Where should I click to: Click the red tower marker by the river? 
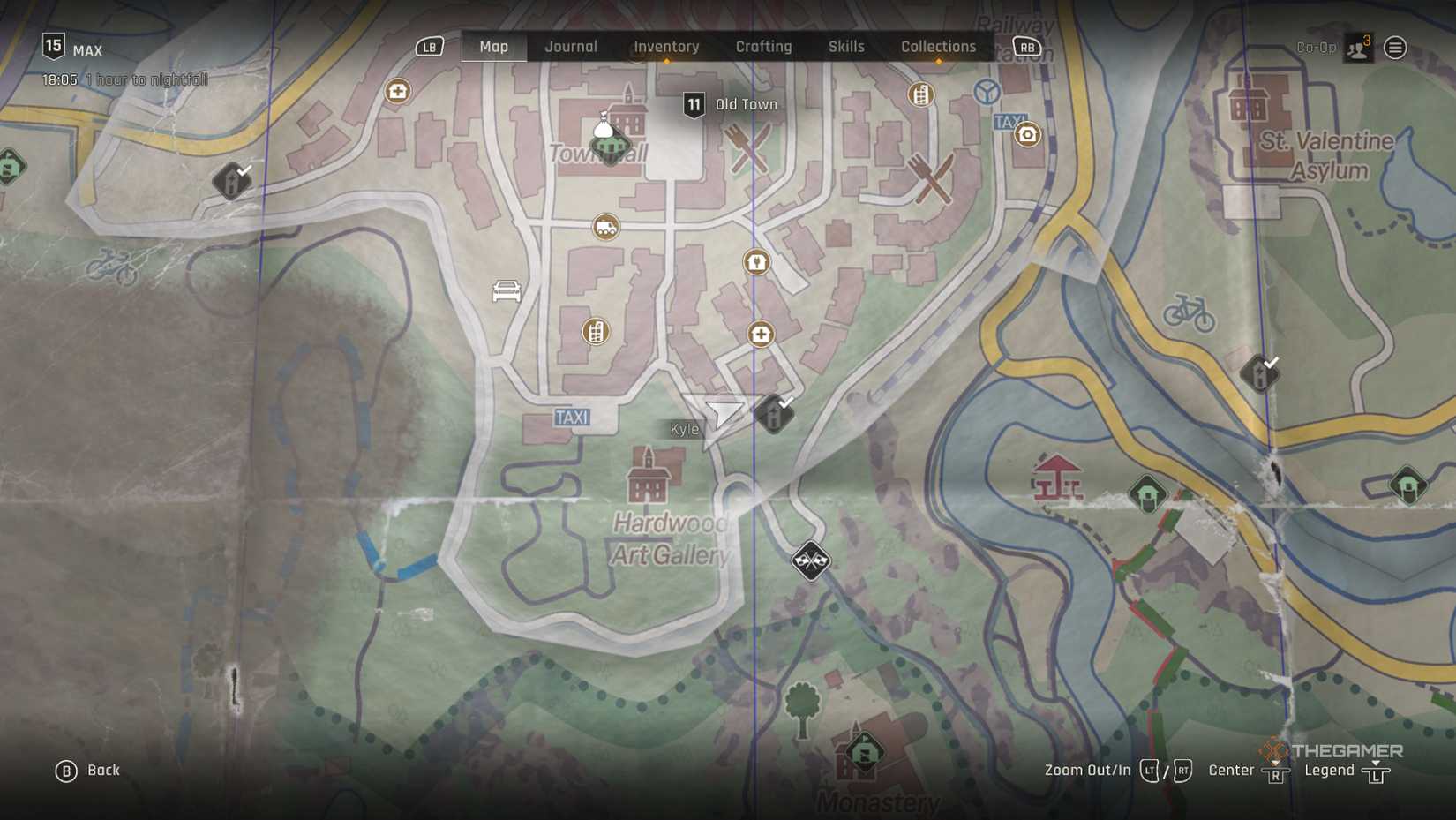(x=1057, y=478)
